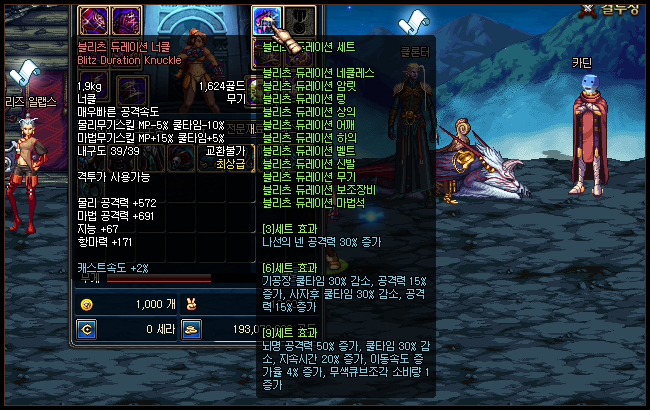Click the blue Cera coin button
650x410 pixels.
(x=86, y=328)
